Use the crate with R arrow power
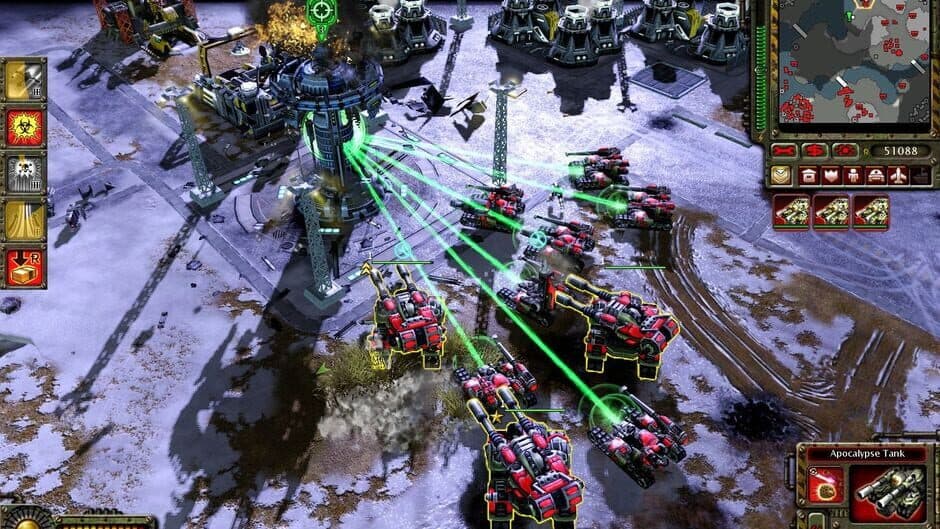940x529 pixels. tap(26, 266)
